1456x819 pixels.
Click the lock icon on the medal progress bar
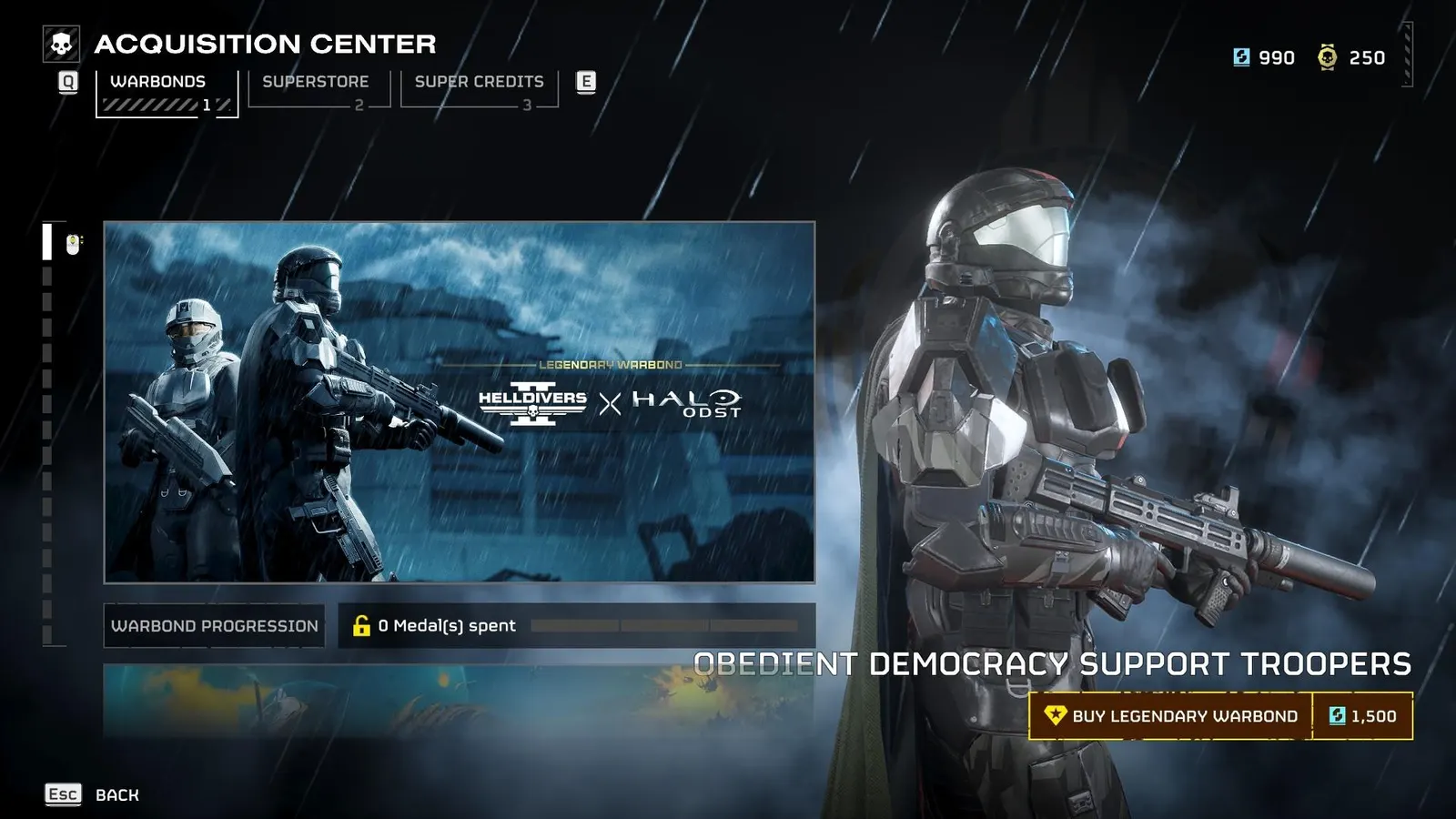359,625
